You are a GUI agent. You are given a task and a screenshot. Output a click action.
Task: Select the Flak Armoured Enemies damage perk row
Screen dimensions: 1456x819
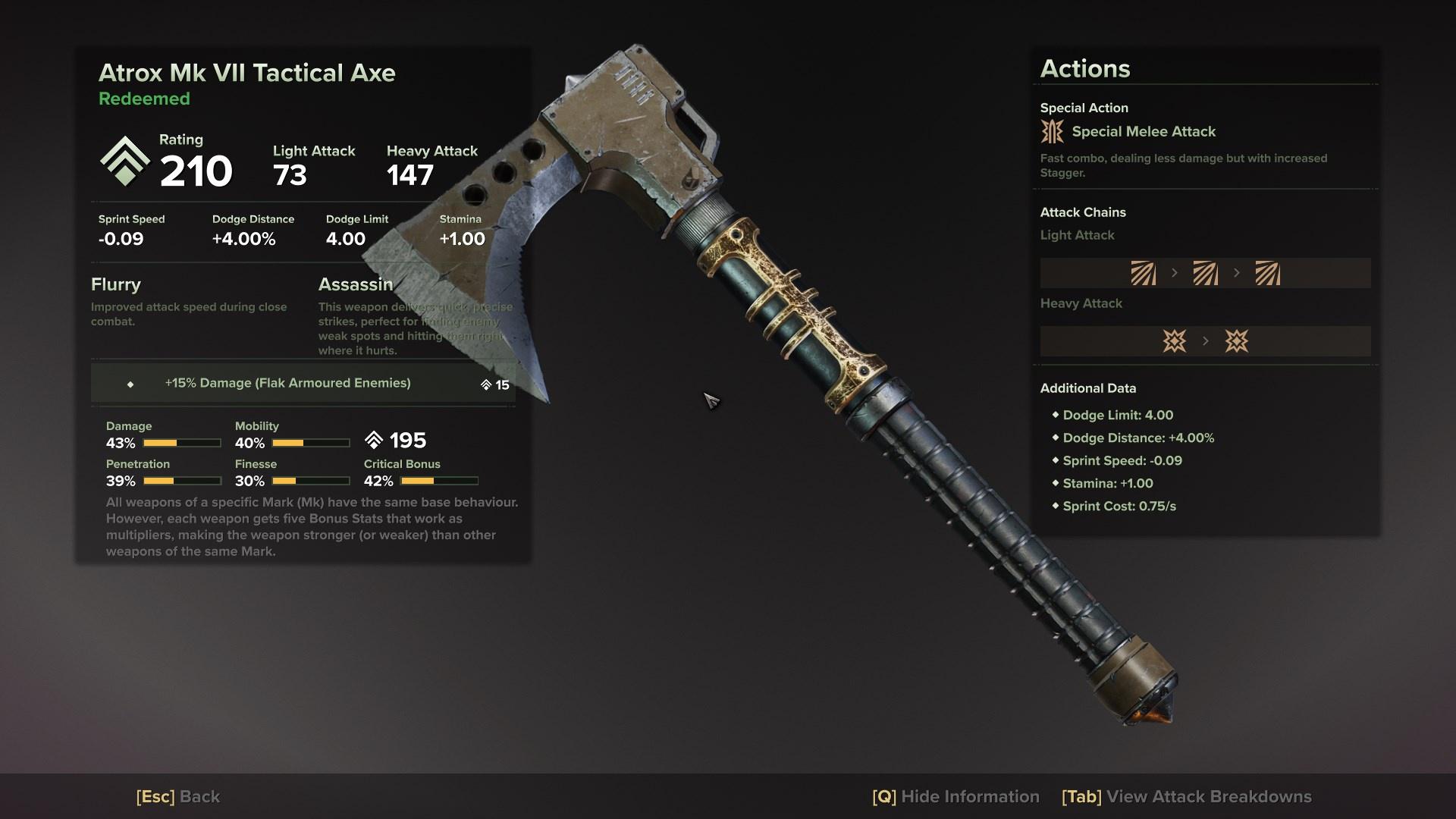[303, 383]
